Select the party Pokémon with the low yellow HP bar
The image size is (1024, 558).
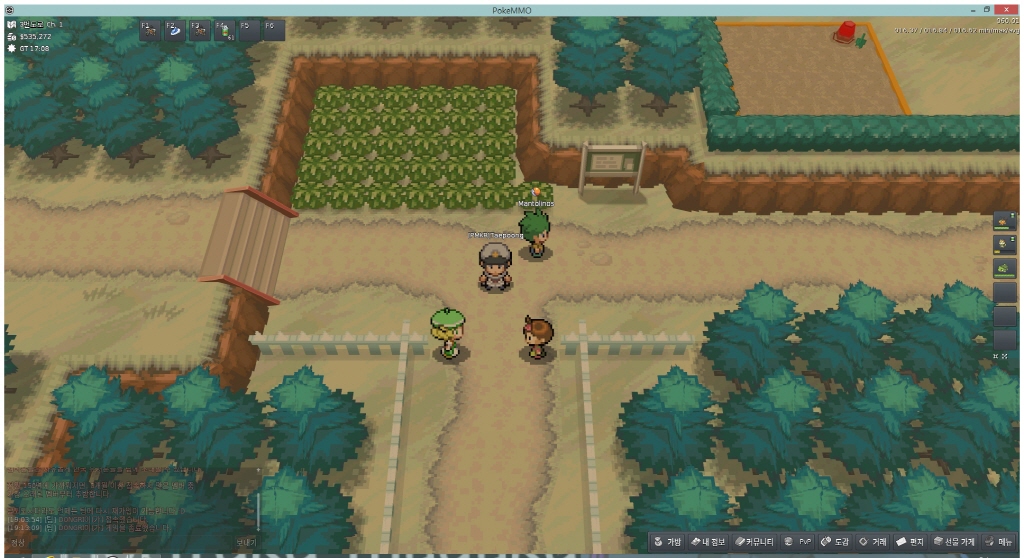[1005, 245]
